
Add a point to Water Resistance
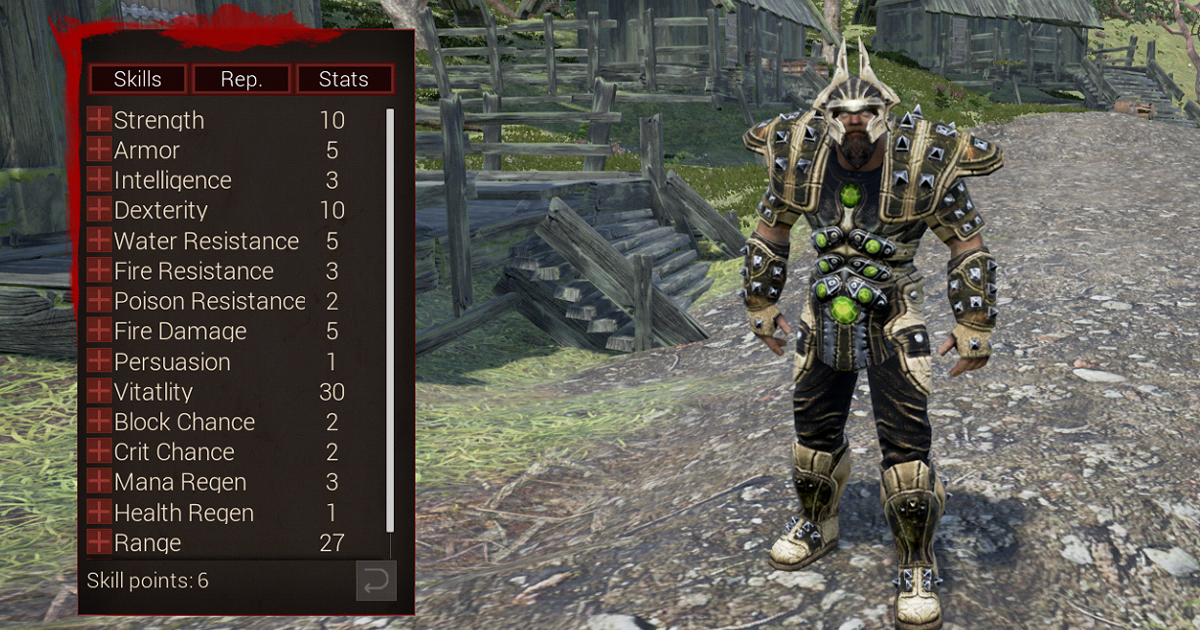point(99,241)
